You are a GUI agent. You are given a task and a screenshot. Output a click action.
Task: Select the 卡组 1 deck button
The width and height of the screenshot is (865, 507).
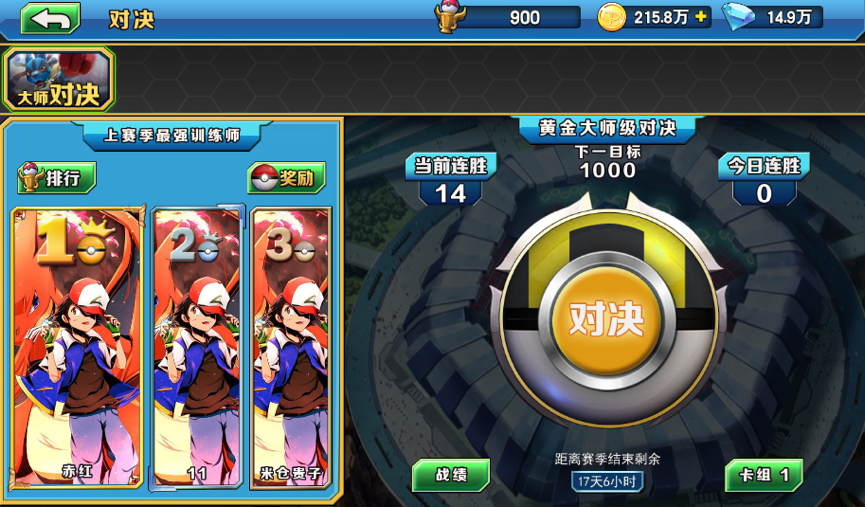coord(764,475)
